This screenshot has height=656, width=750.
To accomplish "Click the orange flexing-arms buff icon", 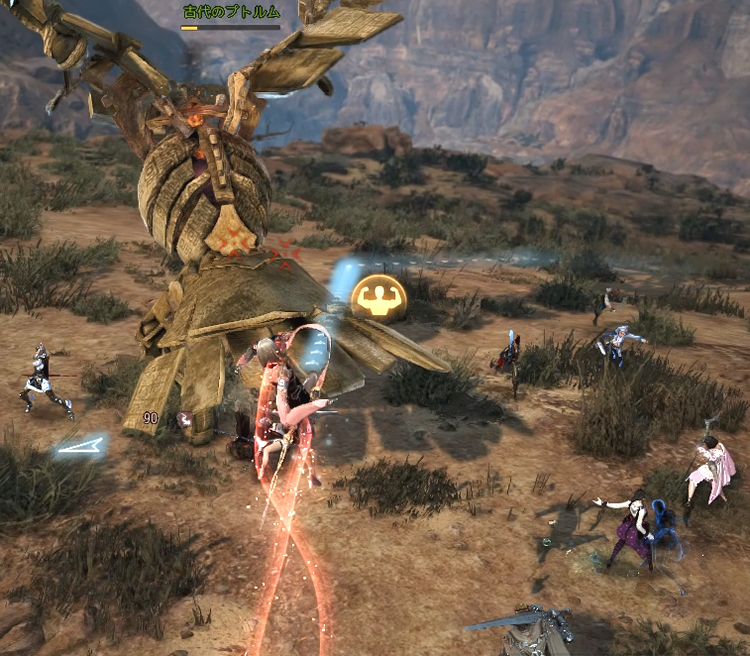I will 380,297.
